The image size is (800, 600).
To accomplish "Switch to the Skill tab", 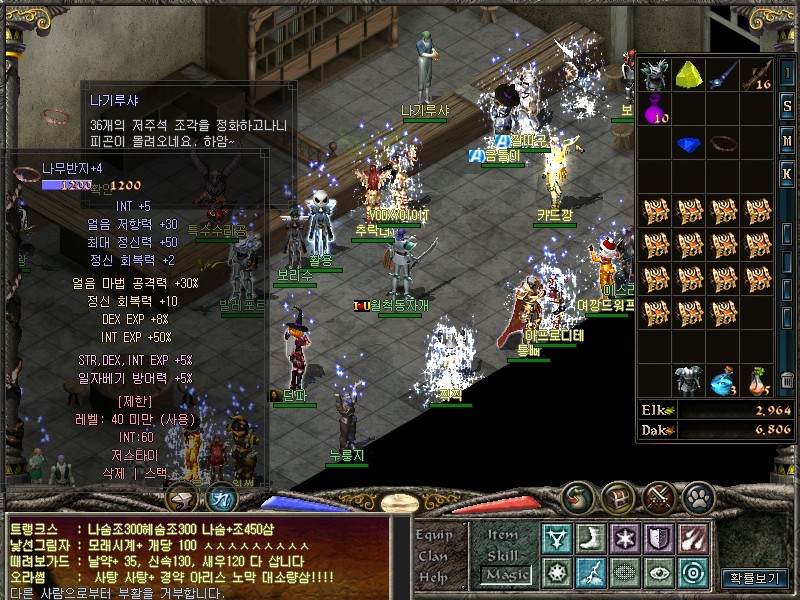I will [x=503, y=555].
